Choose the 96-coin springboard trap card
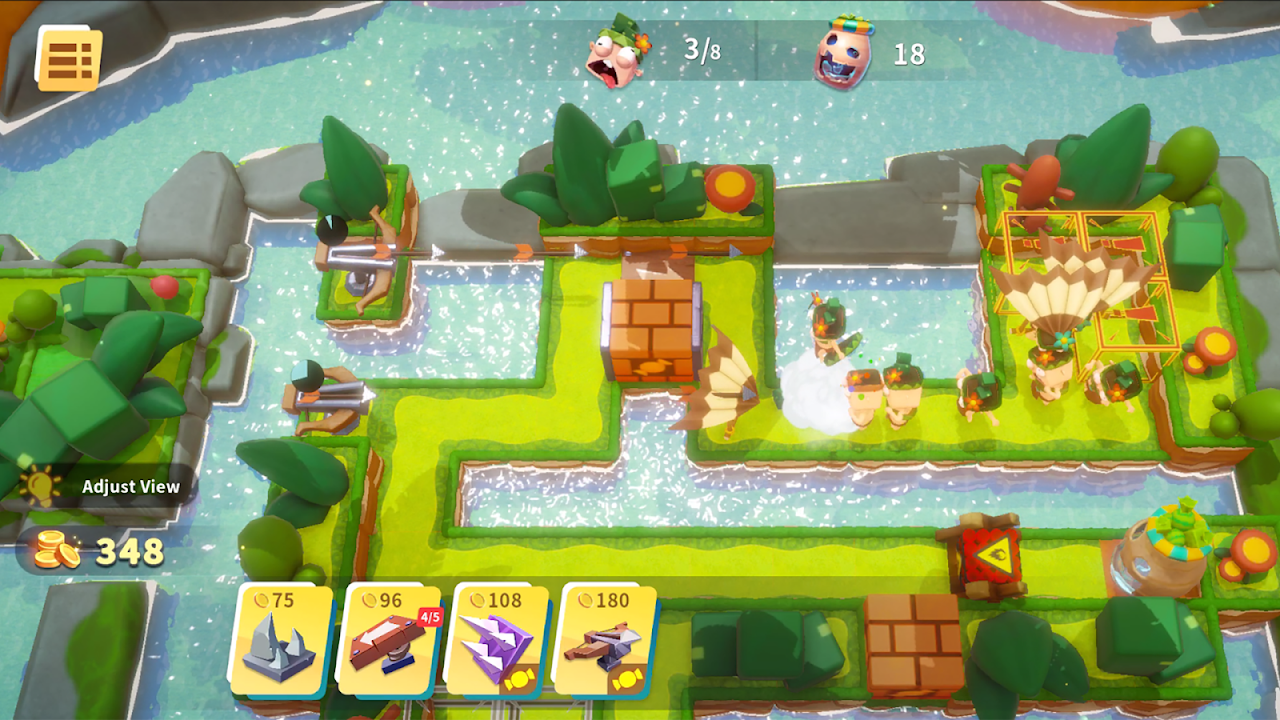The width and height of the screenshot is (1280, 720). coord(392,640)
